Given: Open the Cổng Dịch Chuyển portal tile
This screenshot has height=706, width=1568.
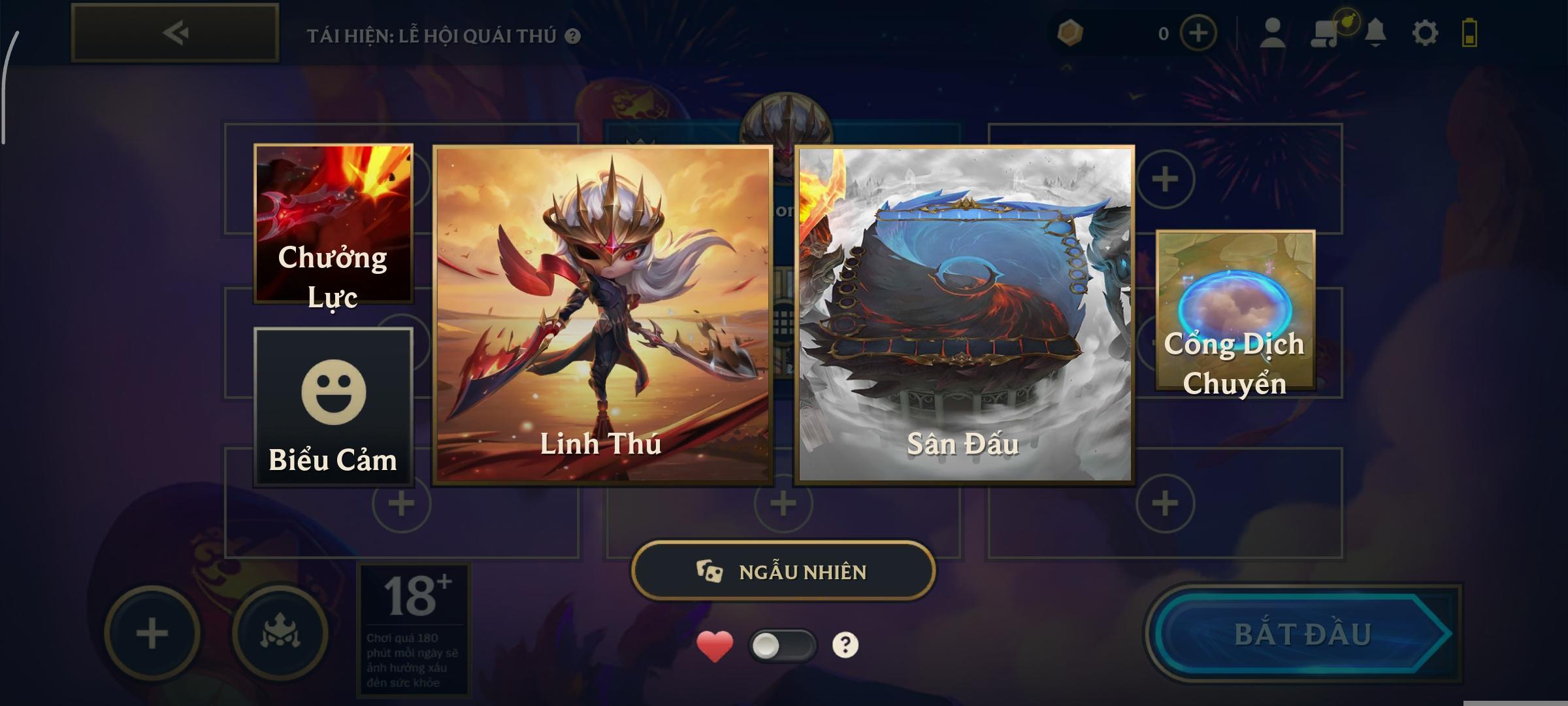Looking at the screenshot, I should [x=1235, y=311].
